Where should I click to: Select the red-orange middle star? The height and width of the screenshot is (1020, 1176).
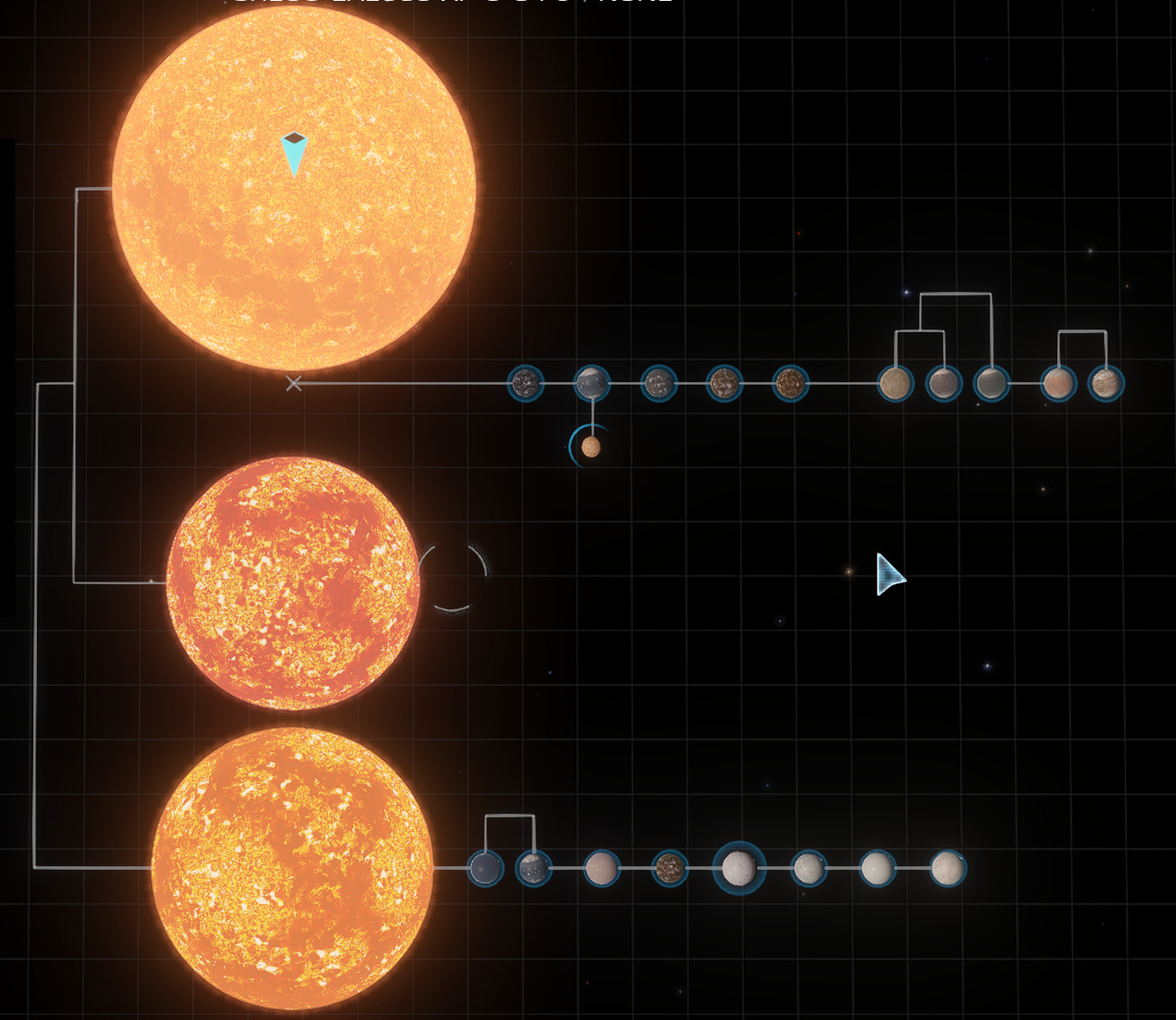point(293,582)
